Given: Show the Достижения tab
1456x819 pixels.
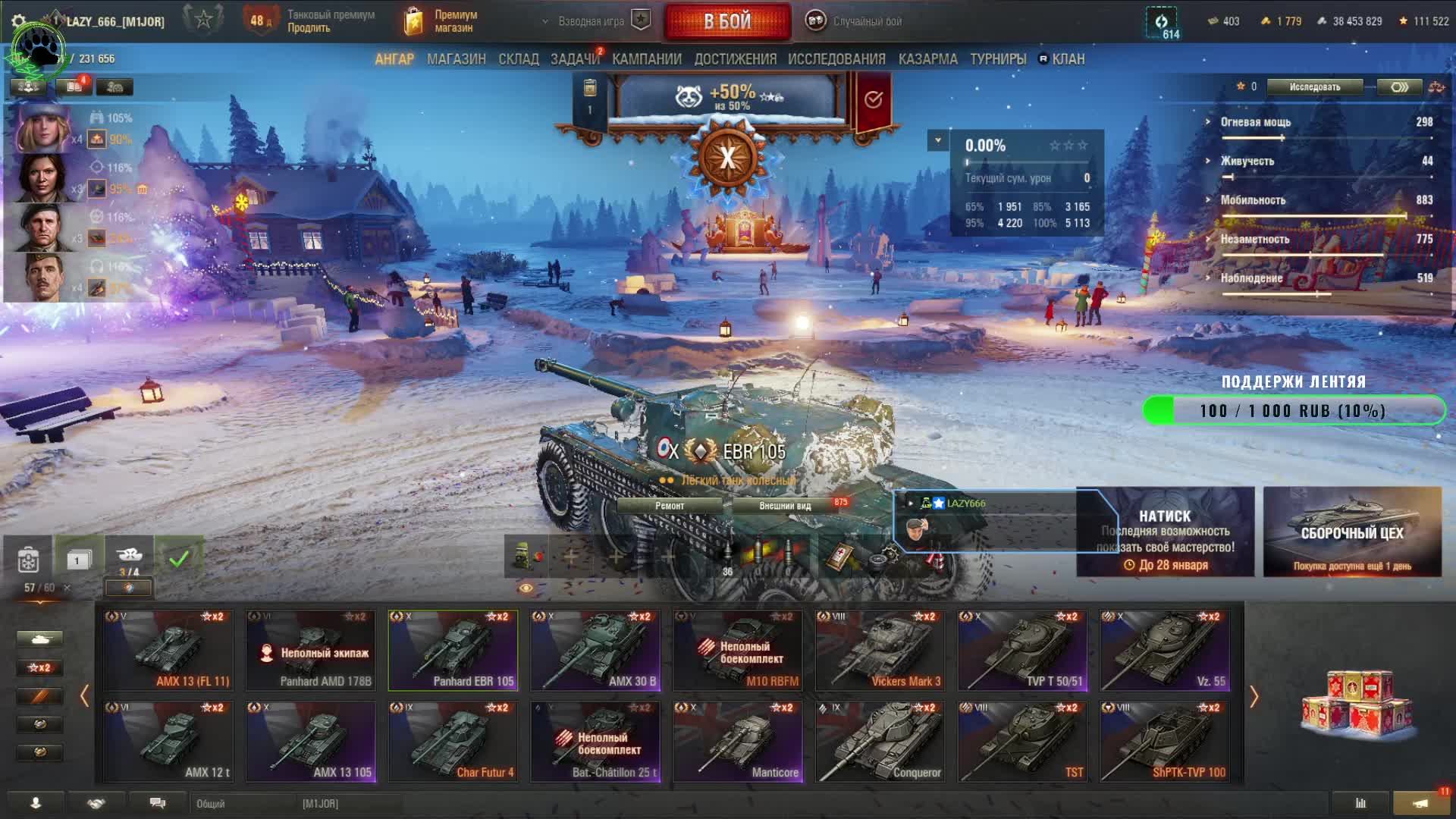Looking at the screenshot, I should (735, 59).
